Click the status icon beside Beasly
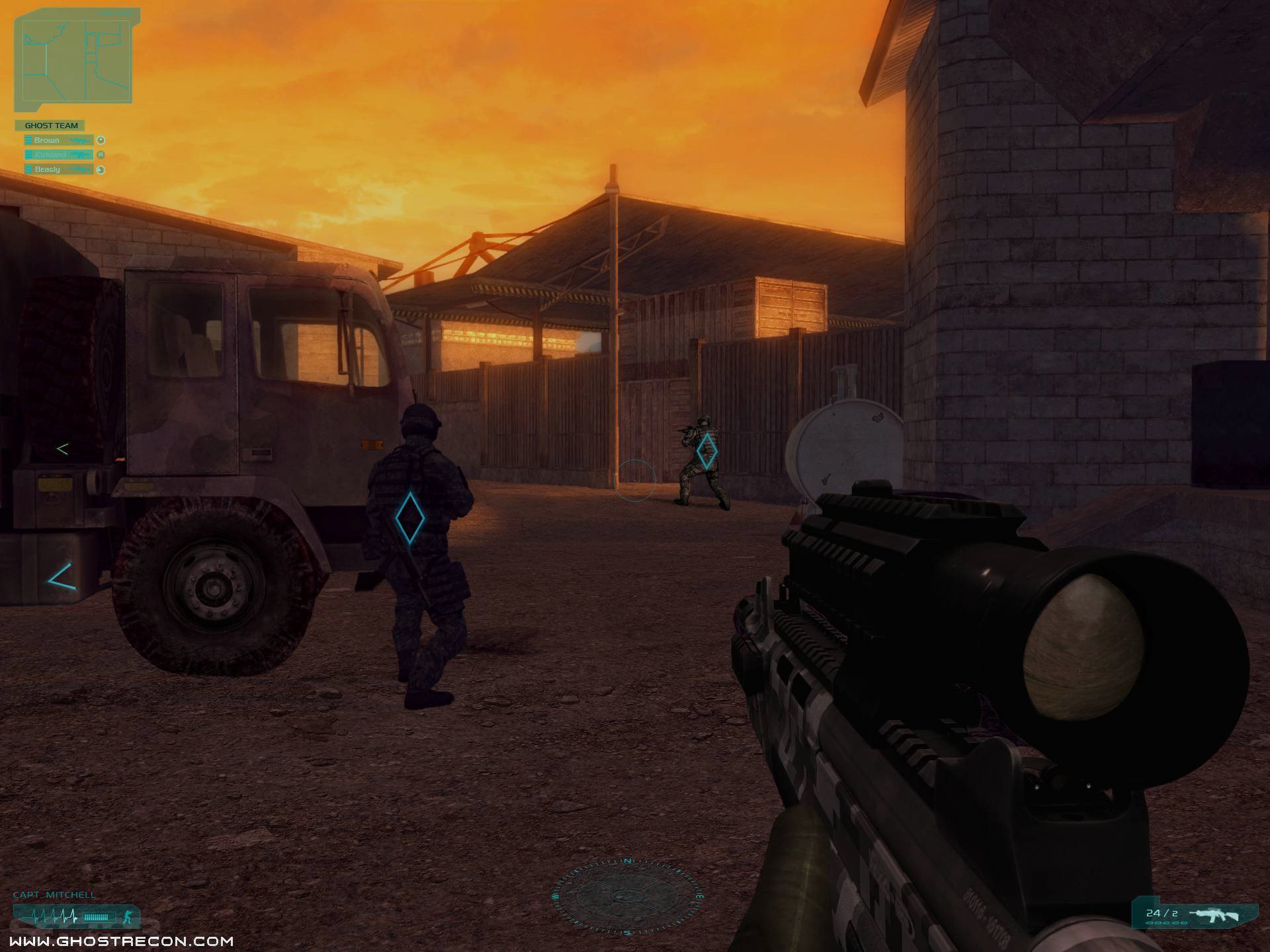1270x952 pixels. 101,170
